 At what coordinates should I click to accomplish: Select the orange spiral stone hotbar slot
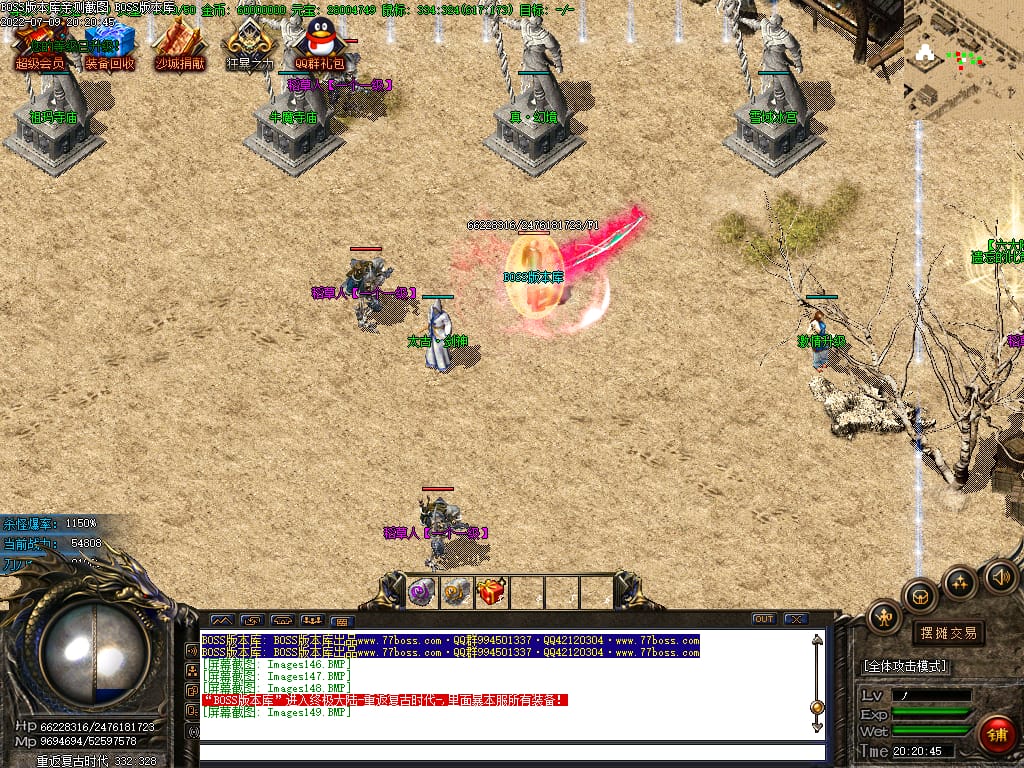[x=457, y=592]
